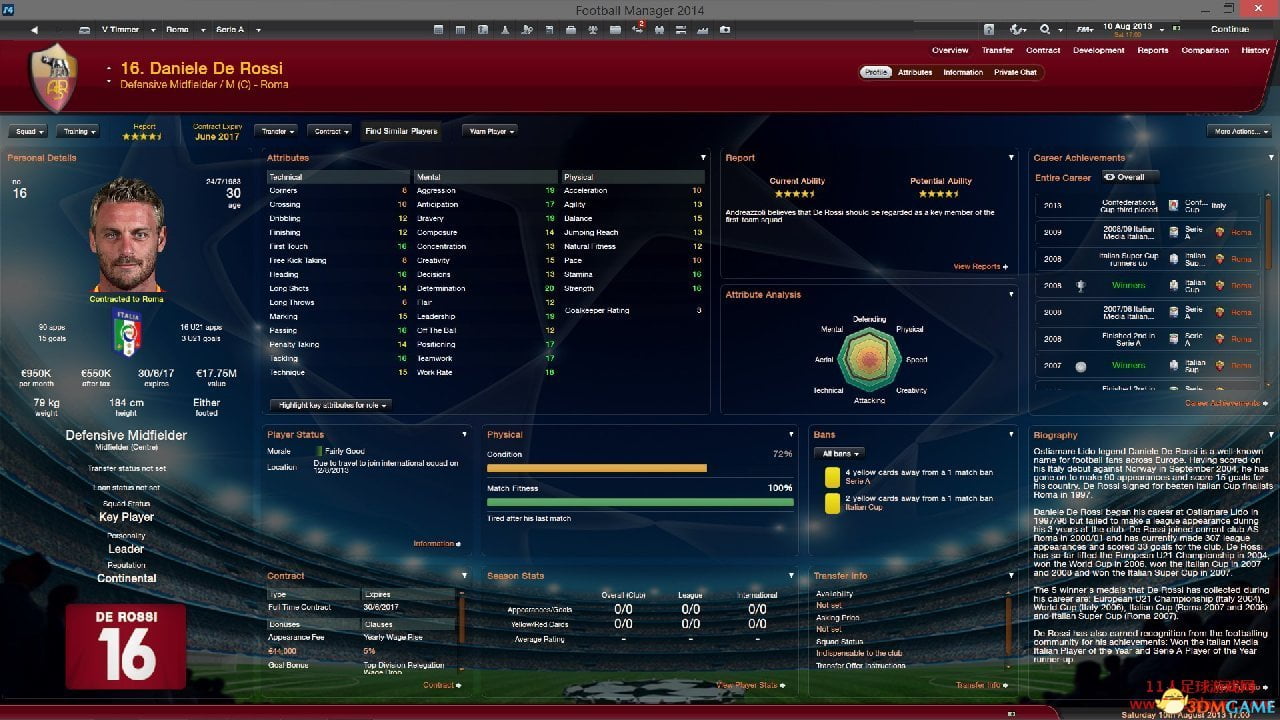Viewport: 1280px width, 720px height.
Task: Open the All bans filter dropdown
Action: [x=840, y=453]
